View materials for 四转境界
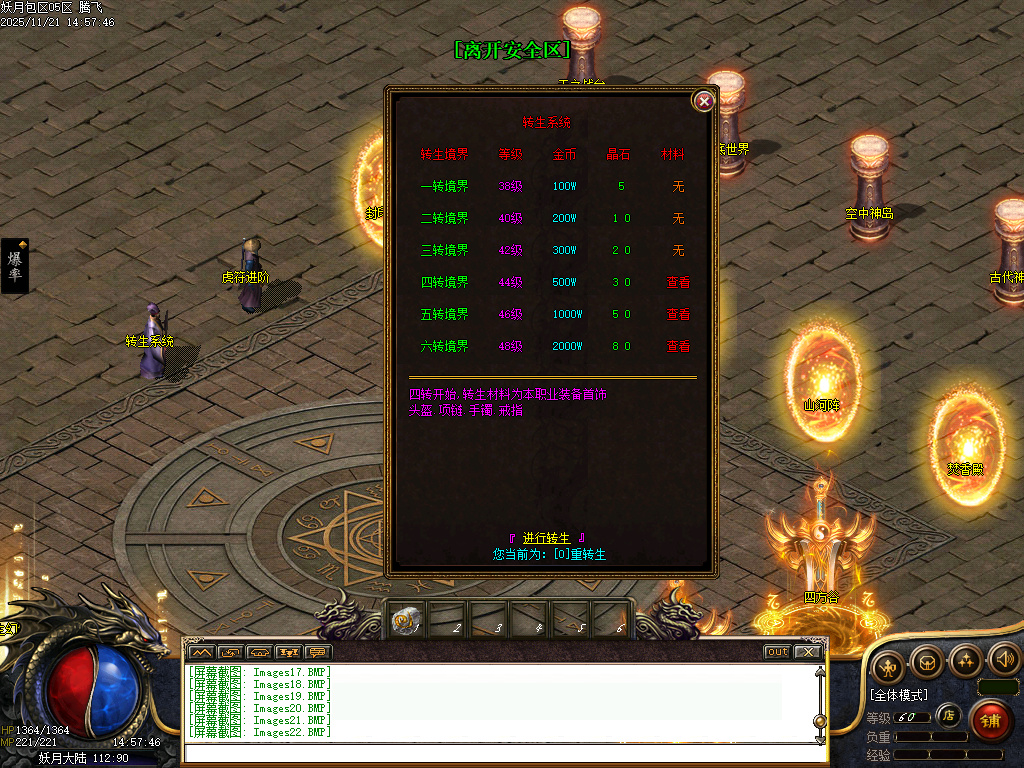 tap(678, 282)
